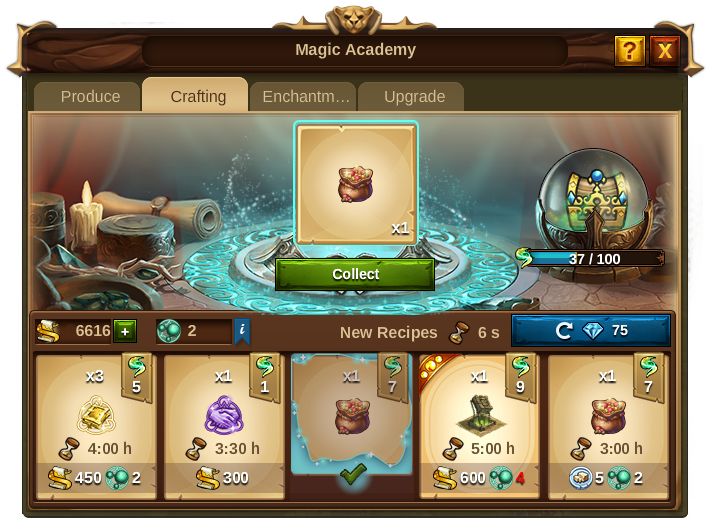Click the crystal ball treasure chest reward
This screenshot has height=525, width=712.
click(x=592, y=205)
